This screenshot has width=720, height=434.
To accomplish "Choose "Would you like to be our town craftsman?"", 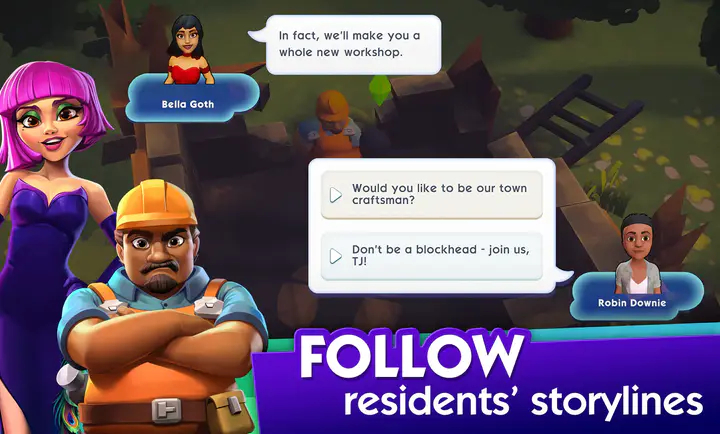I will 431,194.
